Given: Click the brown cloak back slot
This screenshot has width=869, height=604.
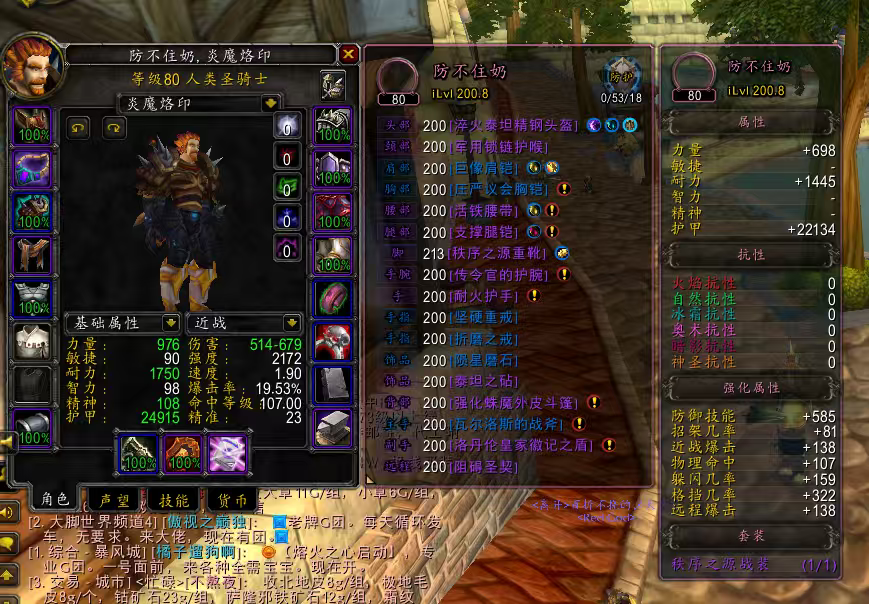Looking at the screenshot, I should tap(30, 256).
